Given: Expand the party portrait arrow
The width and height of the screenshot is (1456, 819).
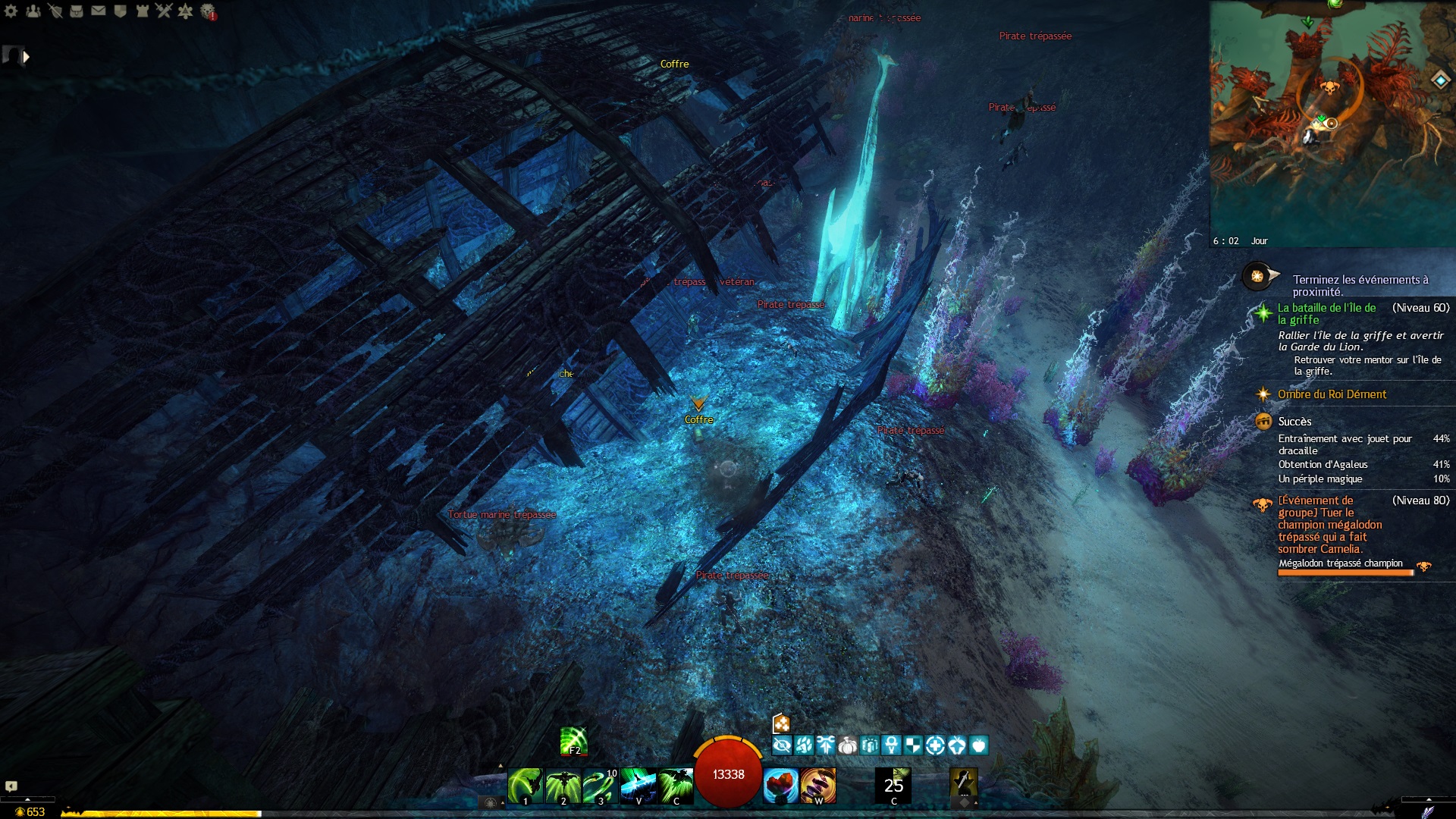Looking at the screenshot, I should pos(27,56).
